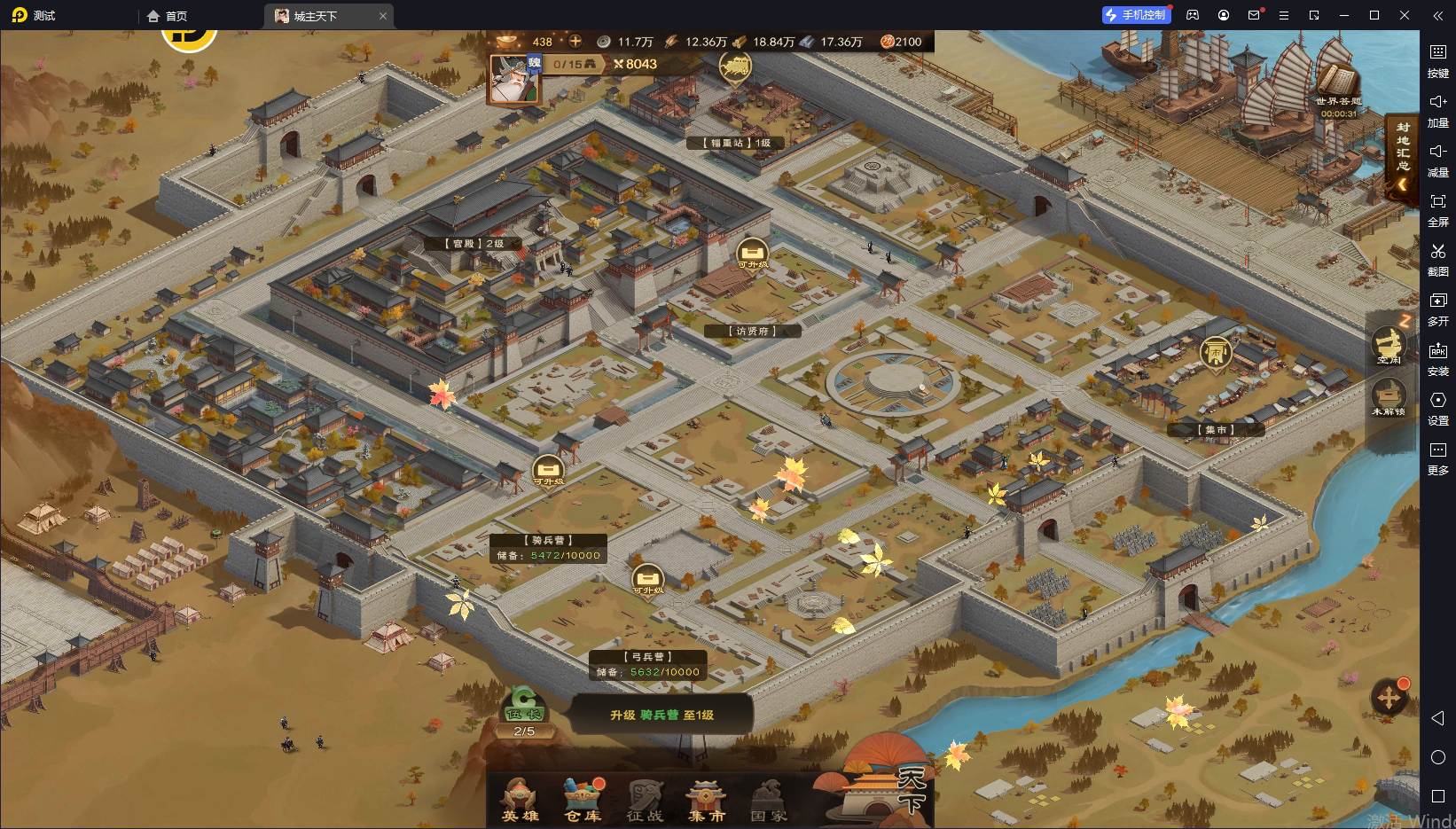Select the 未解锁 locked builder queue
1456x829 pixels.
pyautogui.click(x=1389, y=396)
